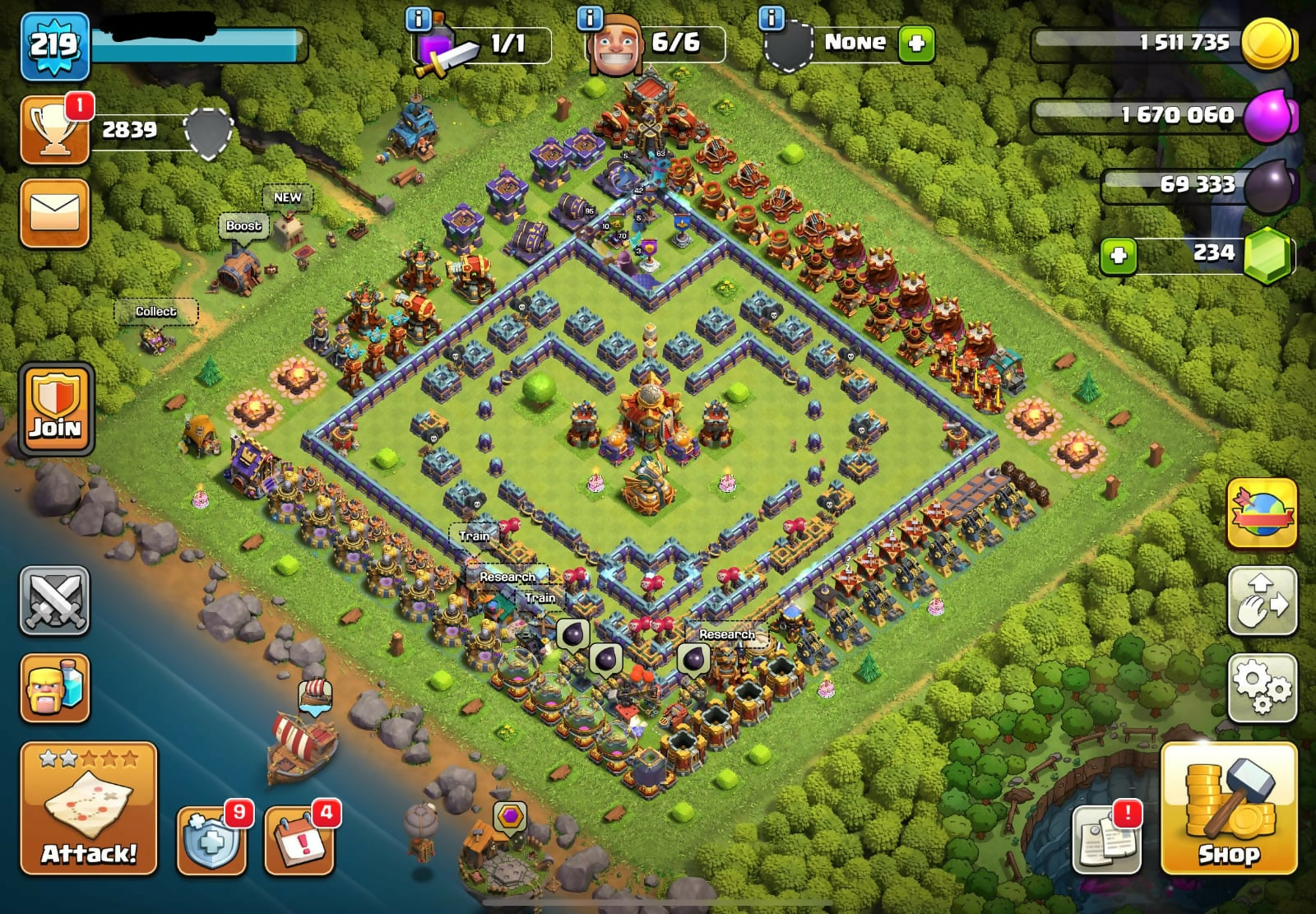Join a clan with the Join button
This screenshot has height=914, width=1316.
(x=56, y=409)
